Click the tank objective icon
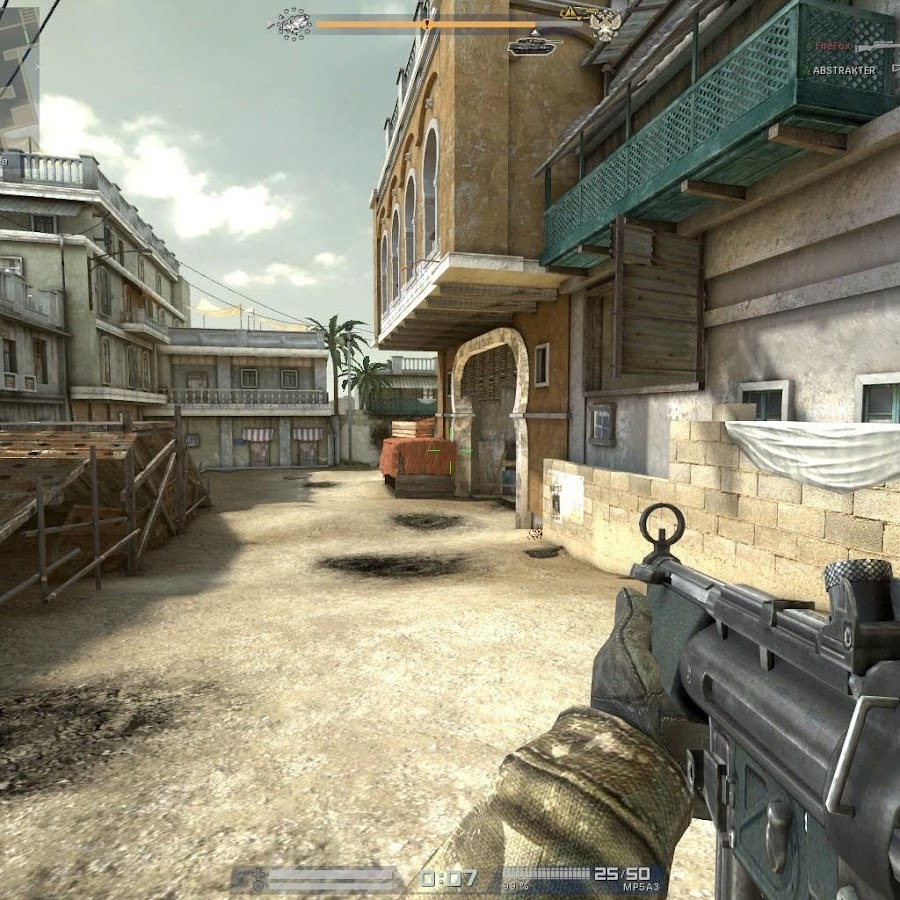 pos(531,46)
